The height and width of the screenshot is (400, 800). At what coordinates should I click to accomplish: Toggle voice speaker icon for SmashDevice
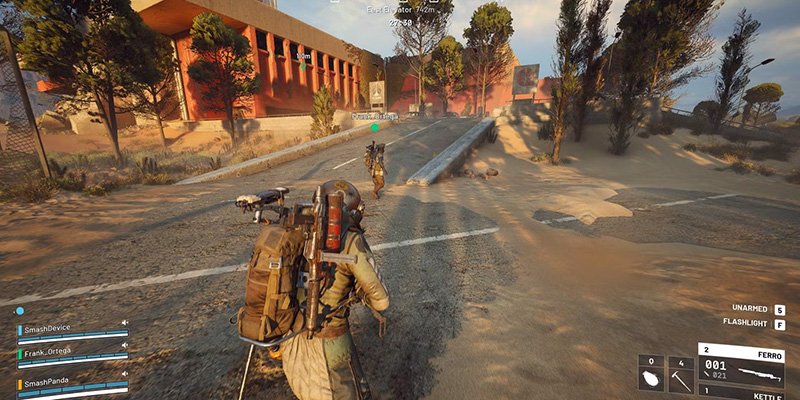(x=125, y=323)
